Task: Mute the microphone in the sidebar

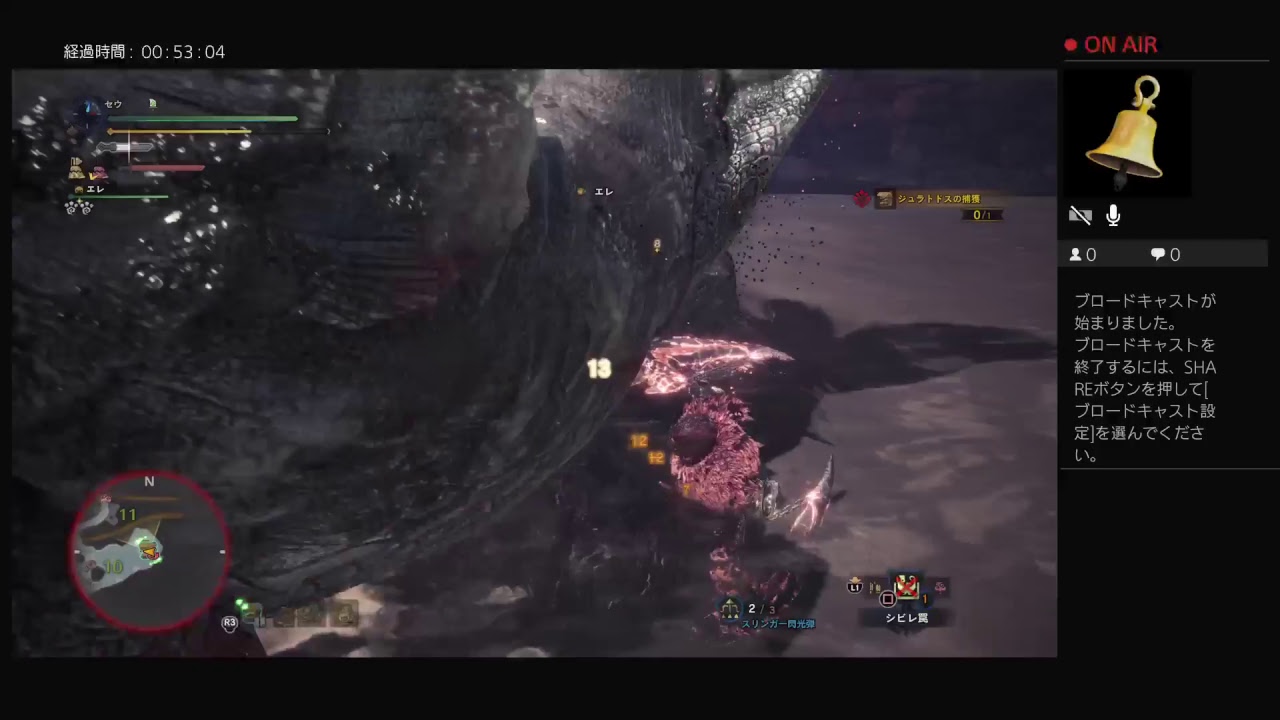Action: pos(1113,215)
